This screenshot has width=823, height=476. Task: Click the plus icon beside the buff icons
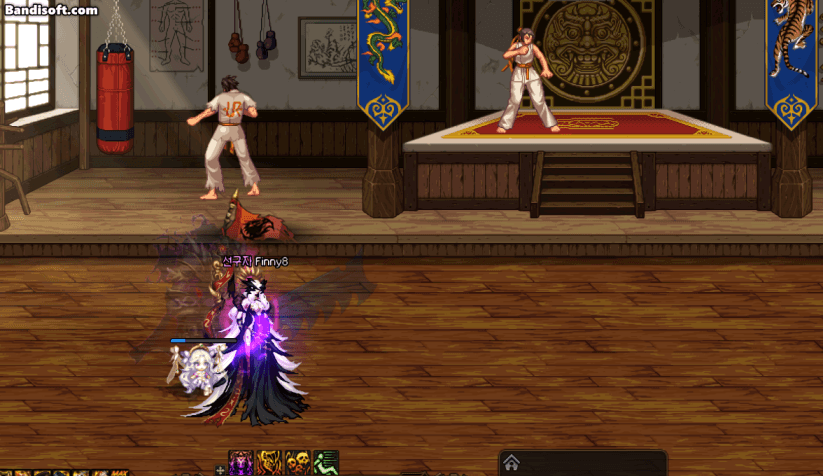(x=220, y=469)
